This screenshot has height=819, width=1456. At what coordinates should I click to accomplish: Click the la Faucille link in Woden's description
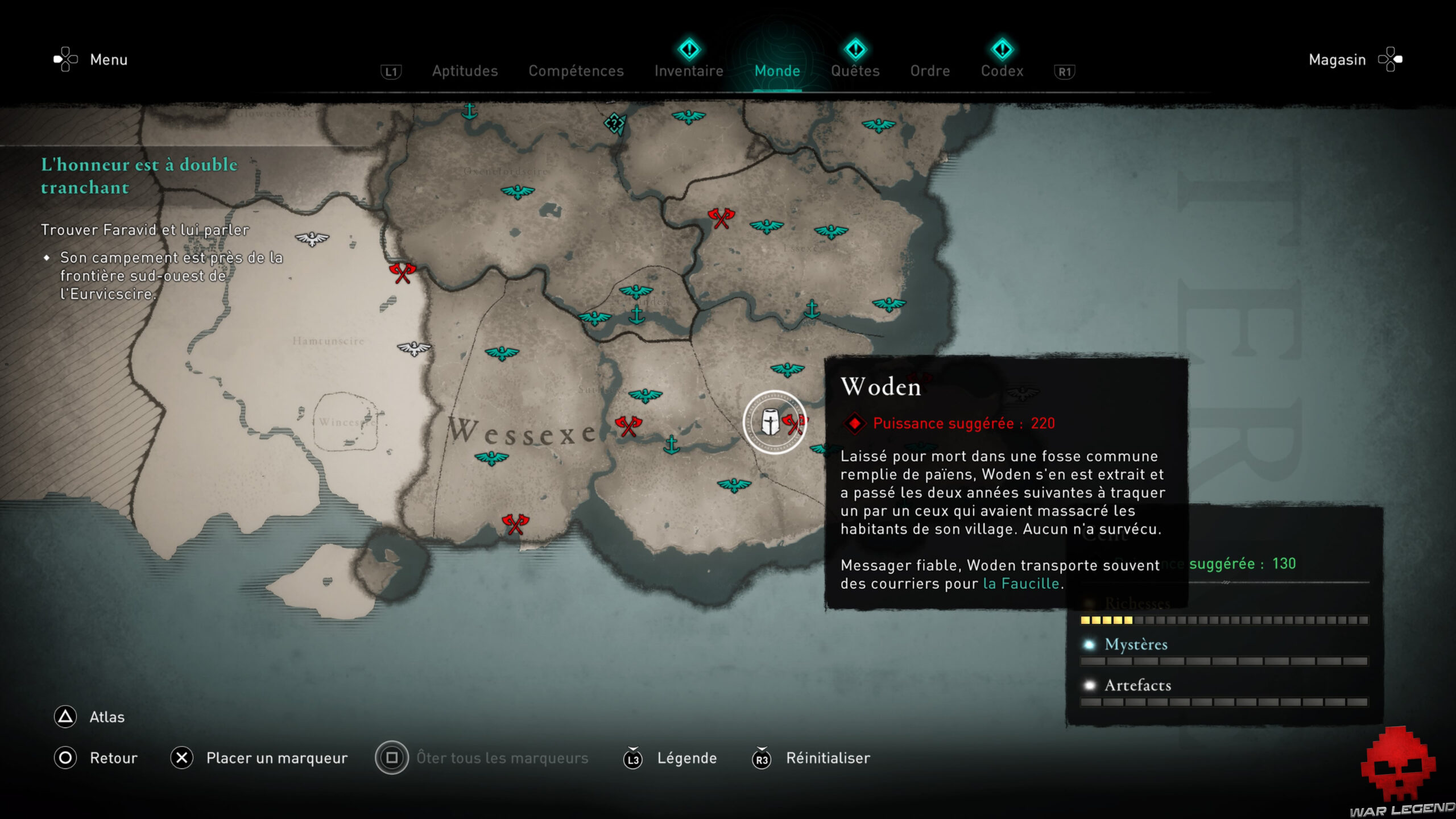point(1020,582)
